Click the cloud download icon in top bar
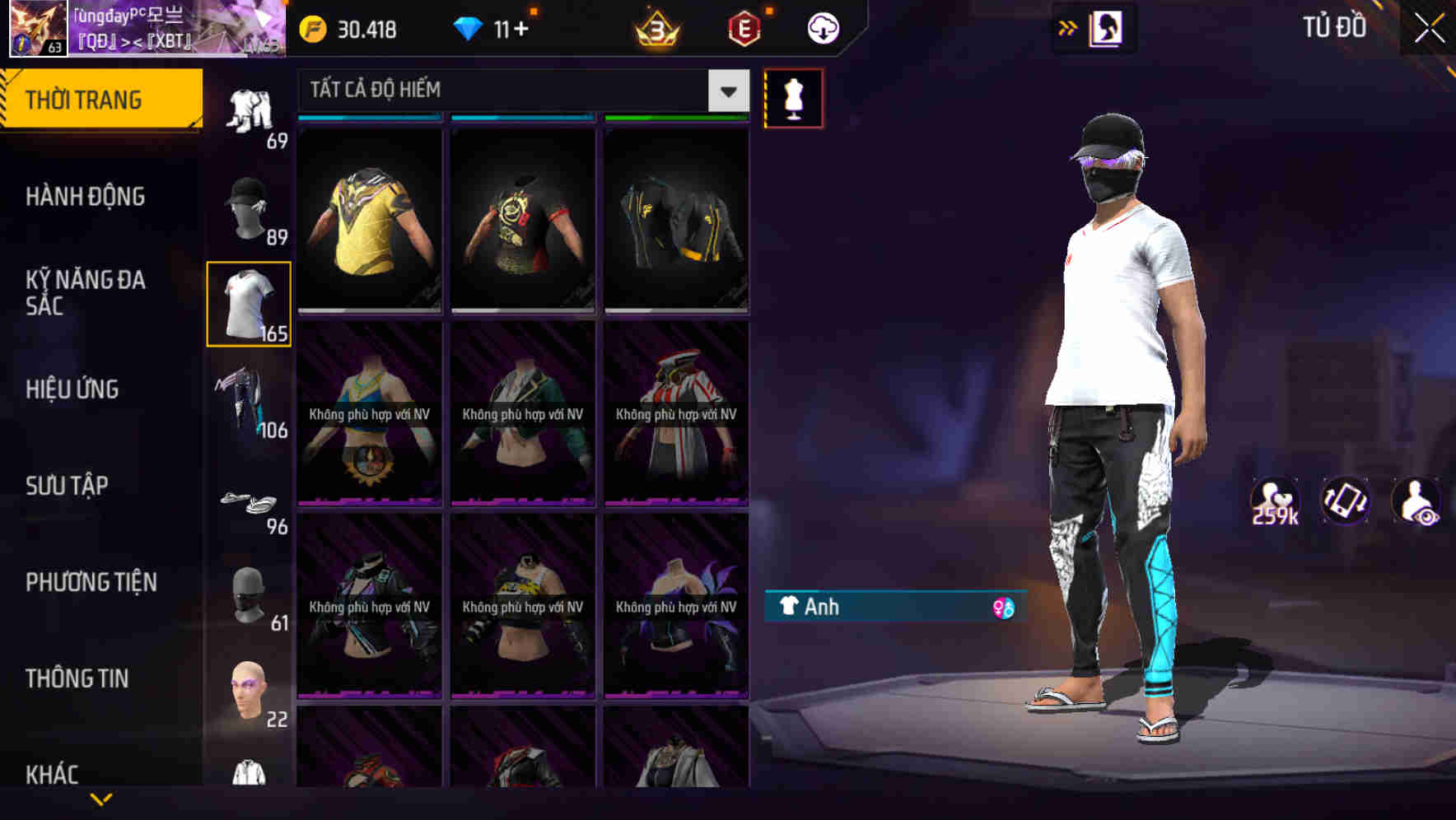Viewport: 1456px width, 820px height. pos(821,27)
